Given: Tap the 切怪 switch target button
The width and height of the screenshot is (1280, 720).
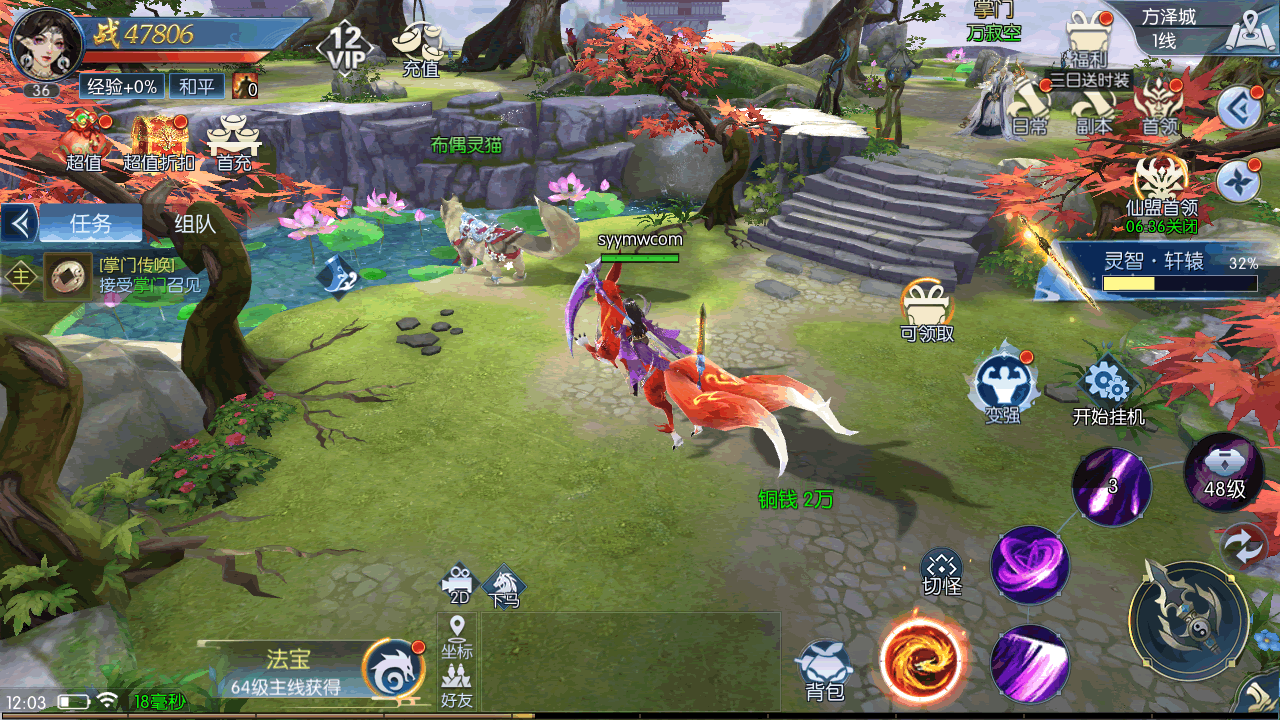Looking at the screenshot, I should click(941, 572).
